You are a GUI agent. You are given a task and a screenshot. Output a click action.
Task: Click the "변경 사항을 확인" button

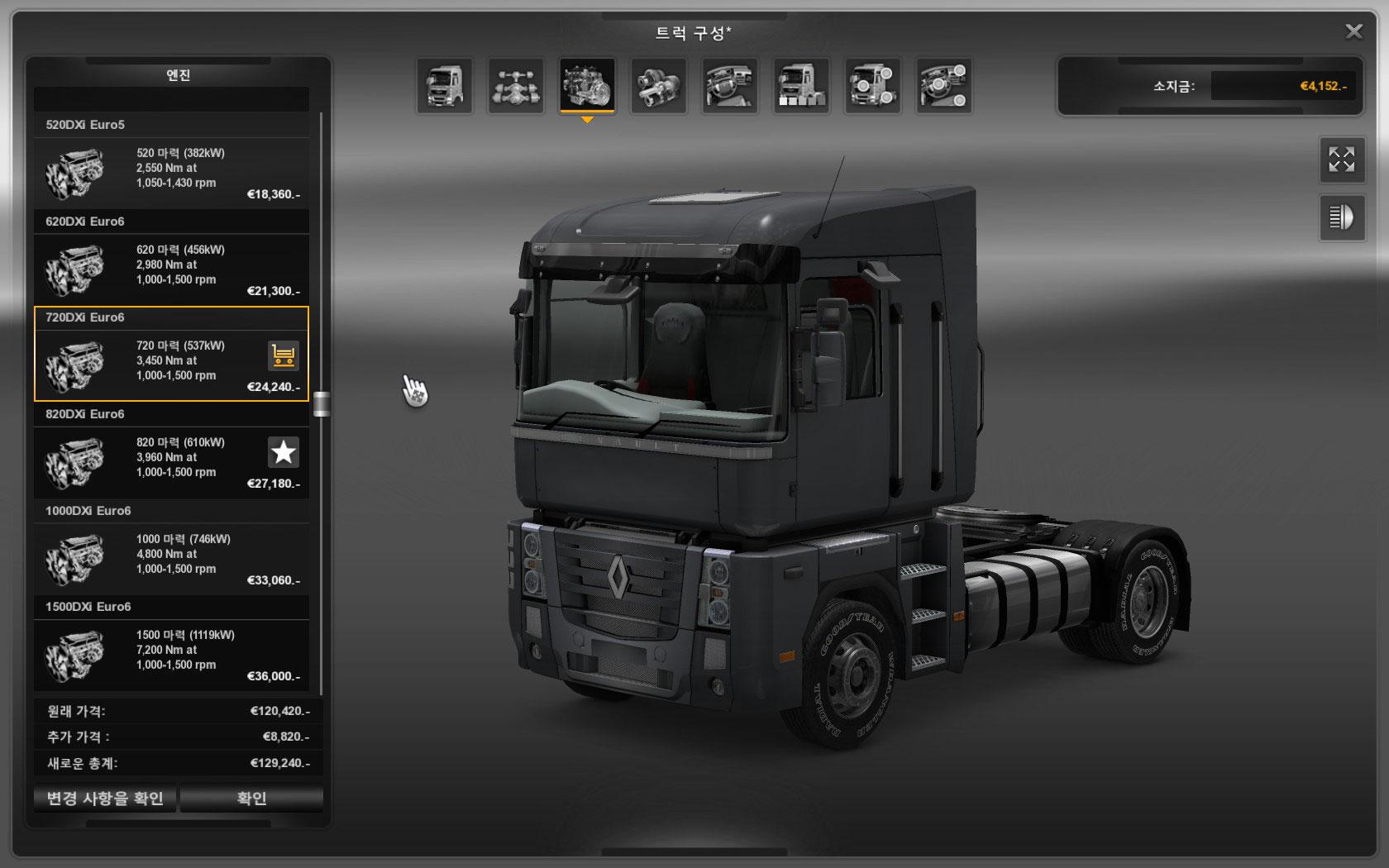(x=105, y=799)
